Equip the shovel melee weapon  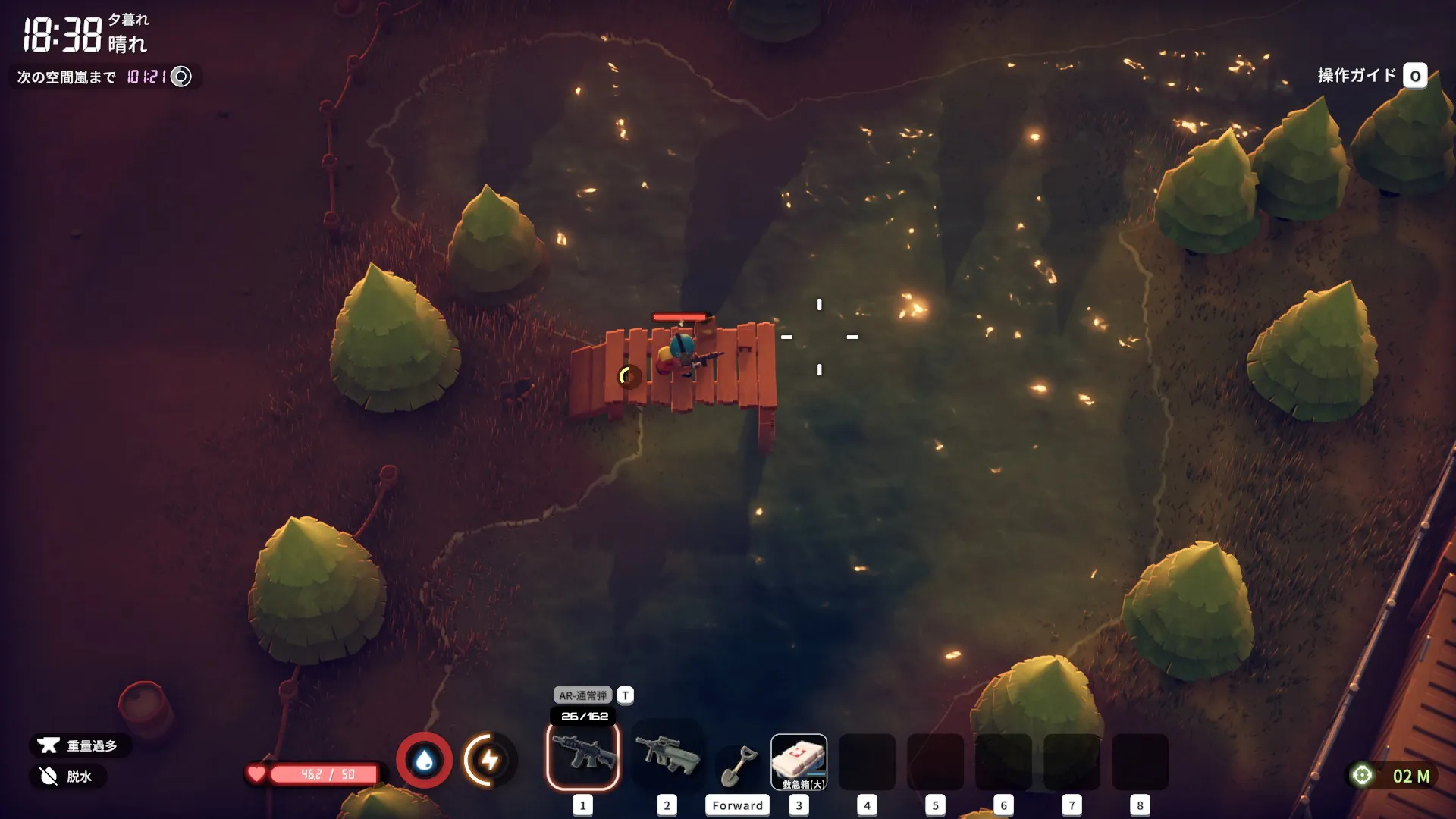tap(737, 764)
